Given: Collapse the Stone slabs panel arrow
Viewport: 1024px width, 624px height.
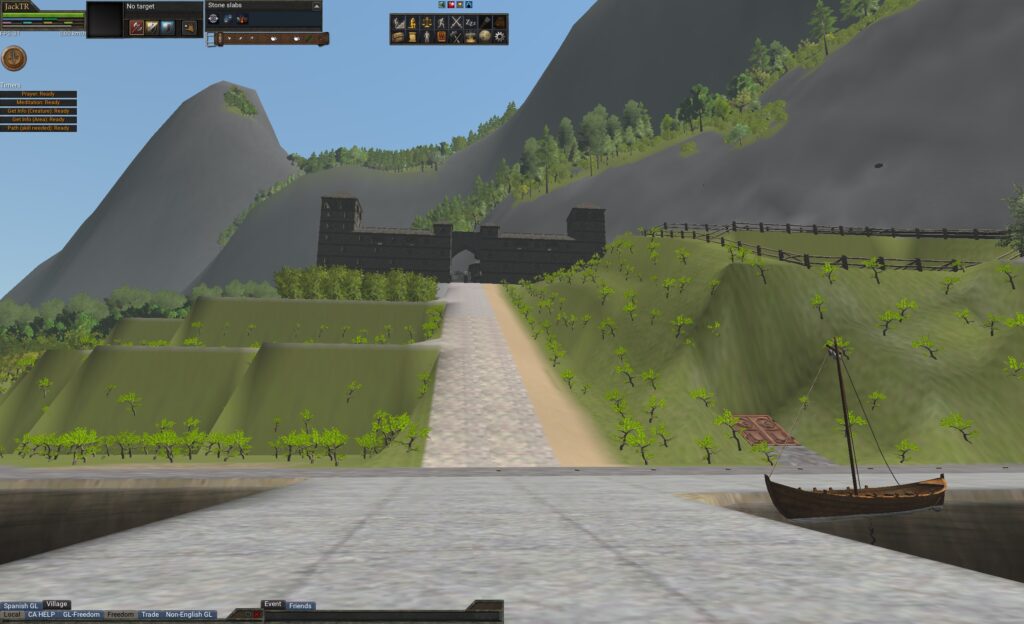Looking at the screenshot, I should [316, 6].
